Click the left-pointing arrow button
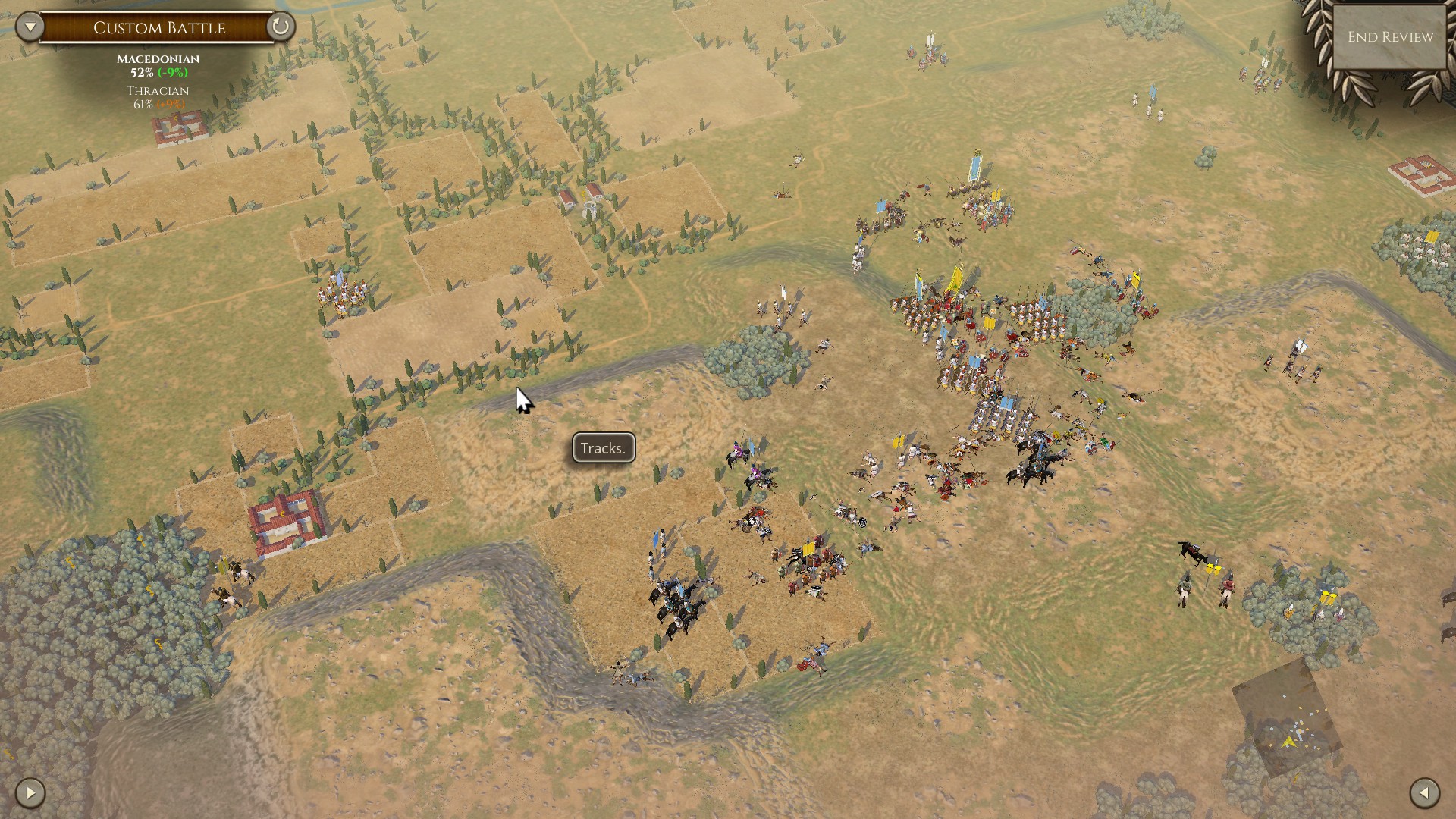 pos(1424,793)
